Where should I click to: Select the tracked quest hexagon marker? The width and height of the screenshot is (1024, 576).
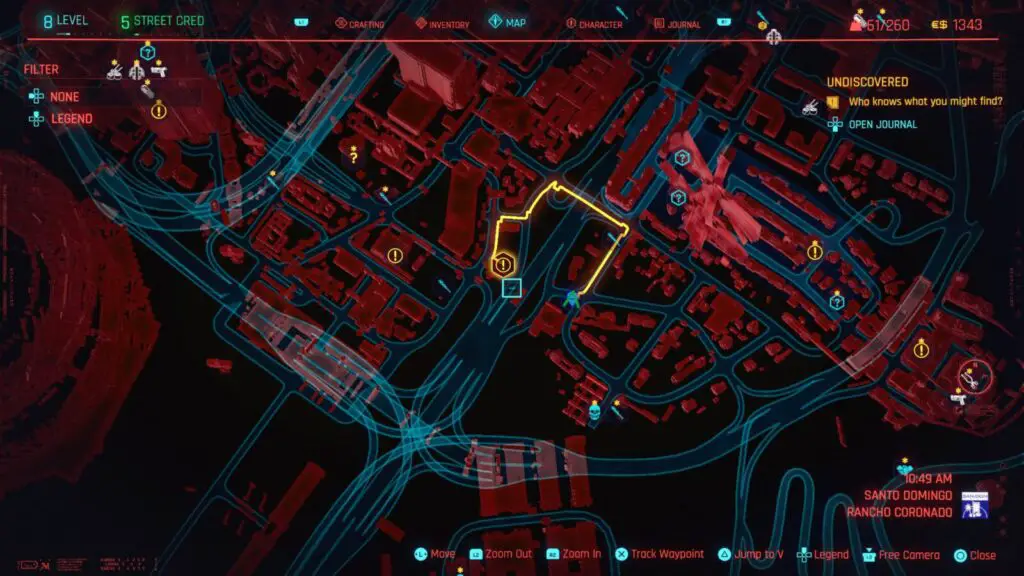point(503,264)
